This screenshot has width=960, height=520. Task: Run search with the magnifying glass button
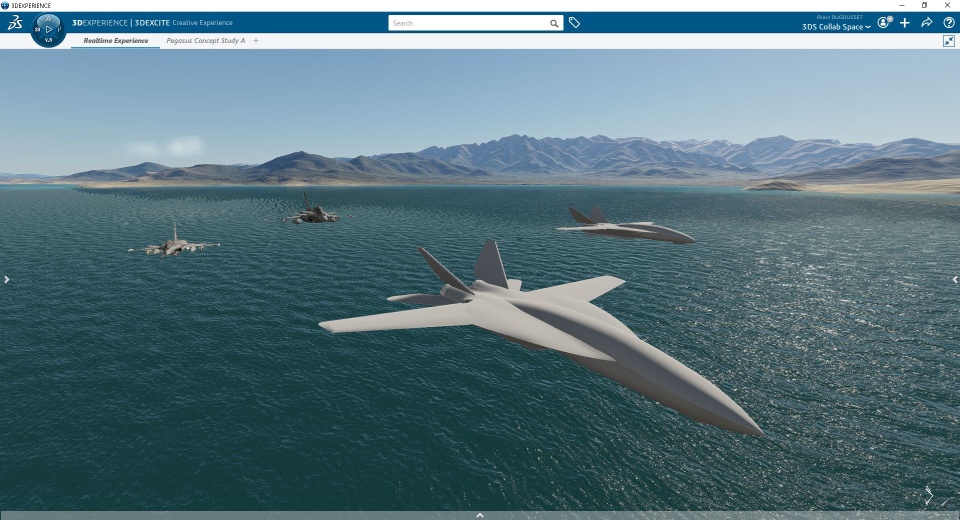(x=554, y=23)
